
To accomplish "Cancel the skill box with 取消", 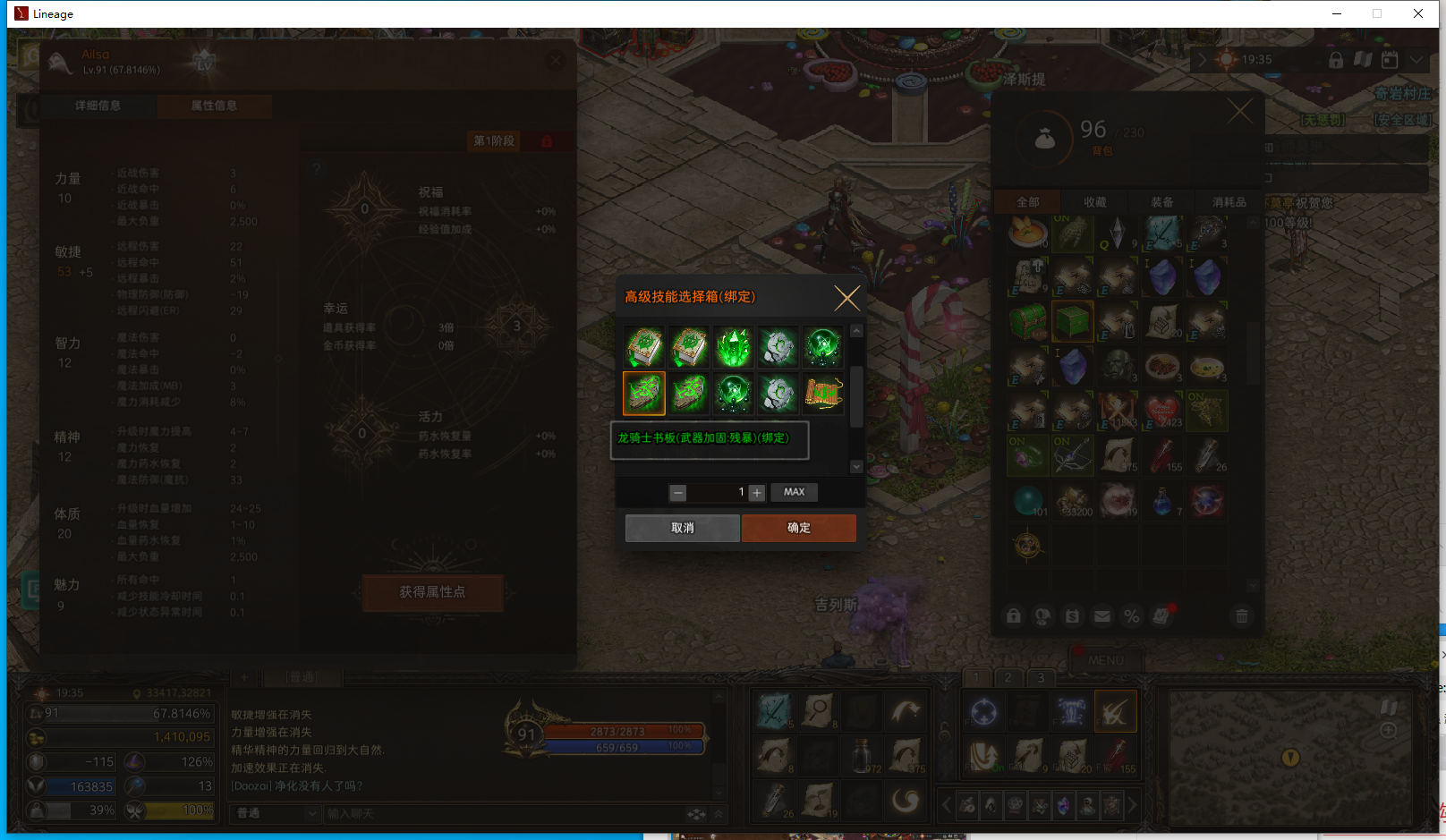I will pos(682,528).
